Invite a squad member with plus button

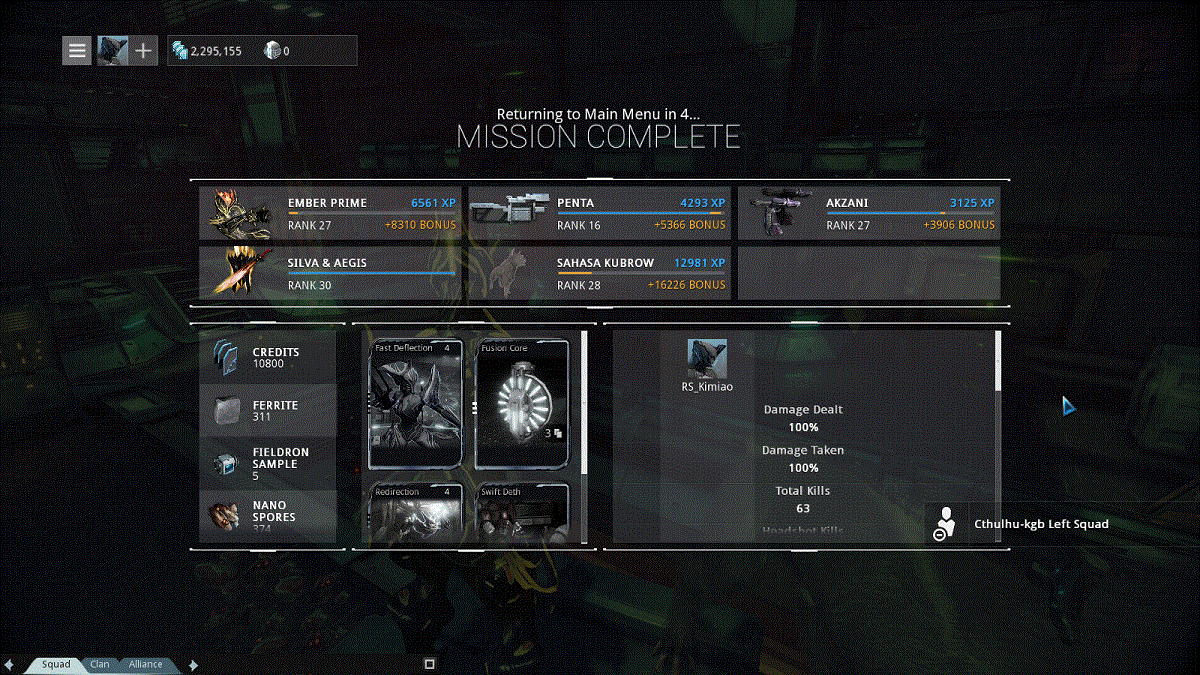point(143,50)
